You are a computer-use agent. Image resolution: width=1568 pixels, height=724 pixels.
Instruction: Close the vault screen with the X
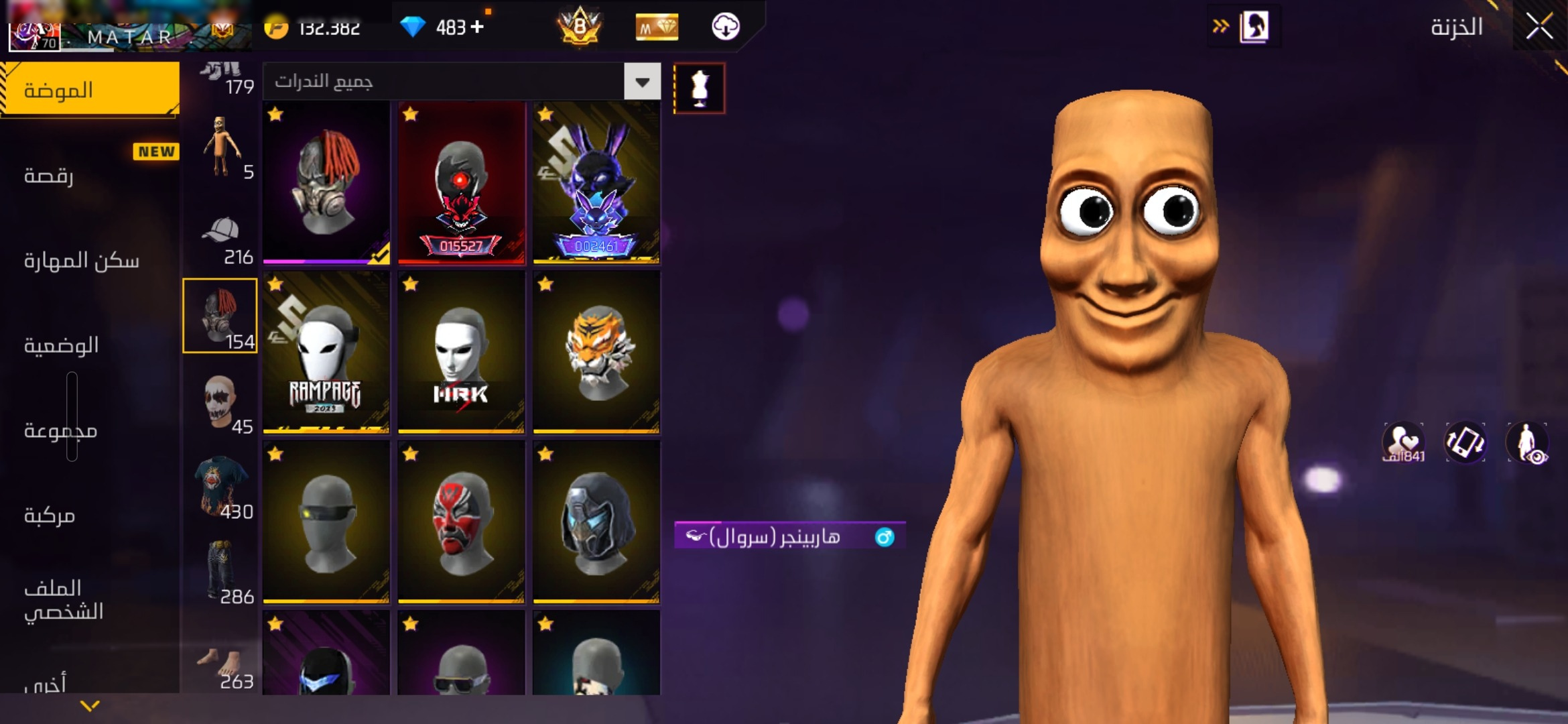coord(1539,27)
